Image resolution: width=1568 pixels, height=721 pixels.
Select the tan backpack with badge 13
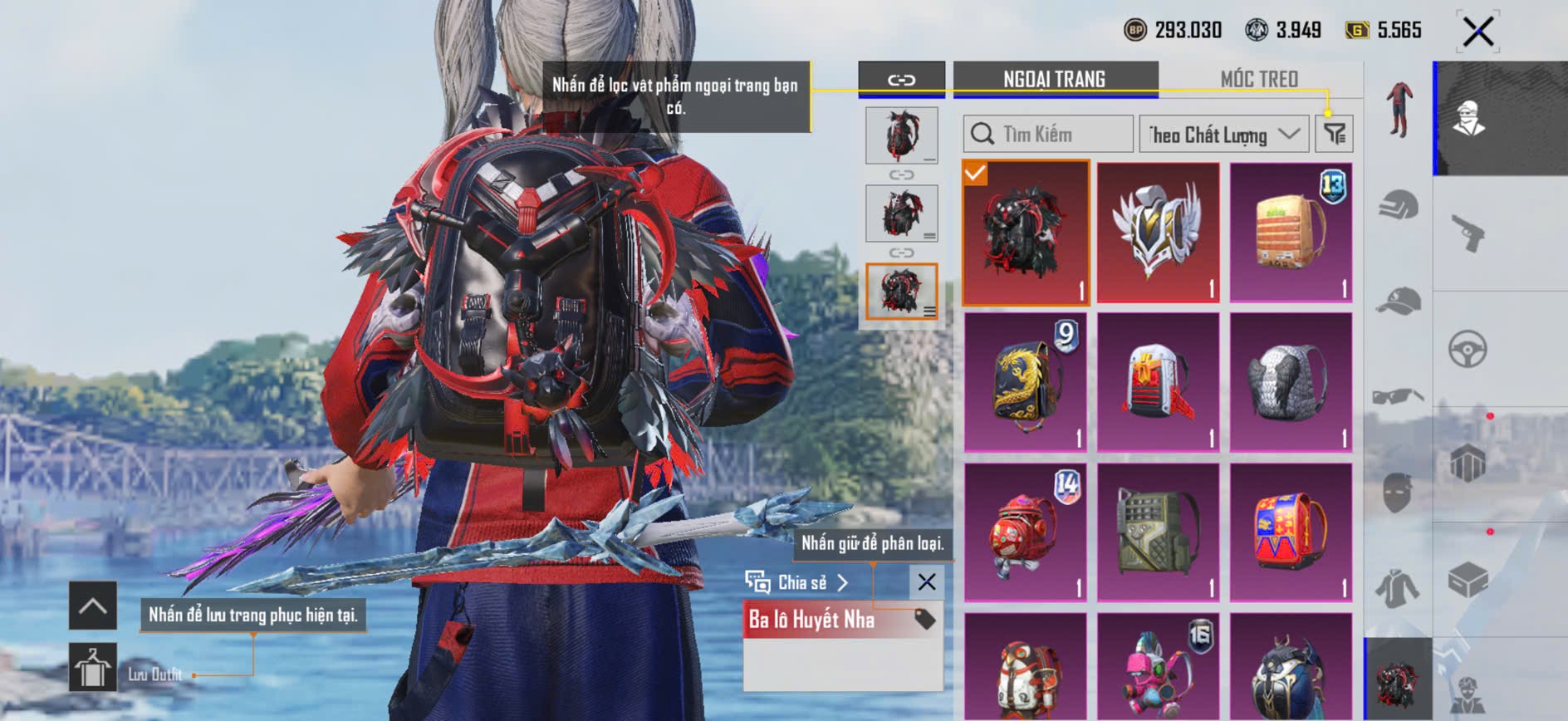(x=1291, y=232)
